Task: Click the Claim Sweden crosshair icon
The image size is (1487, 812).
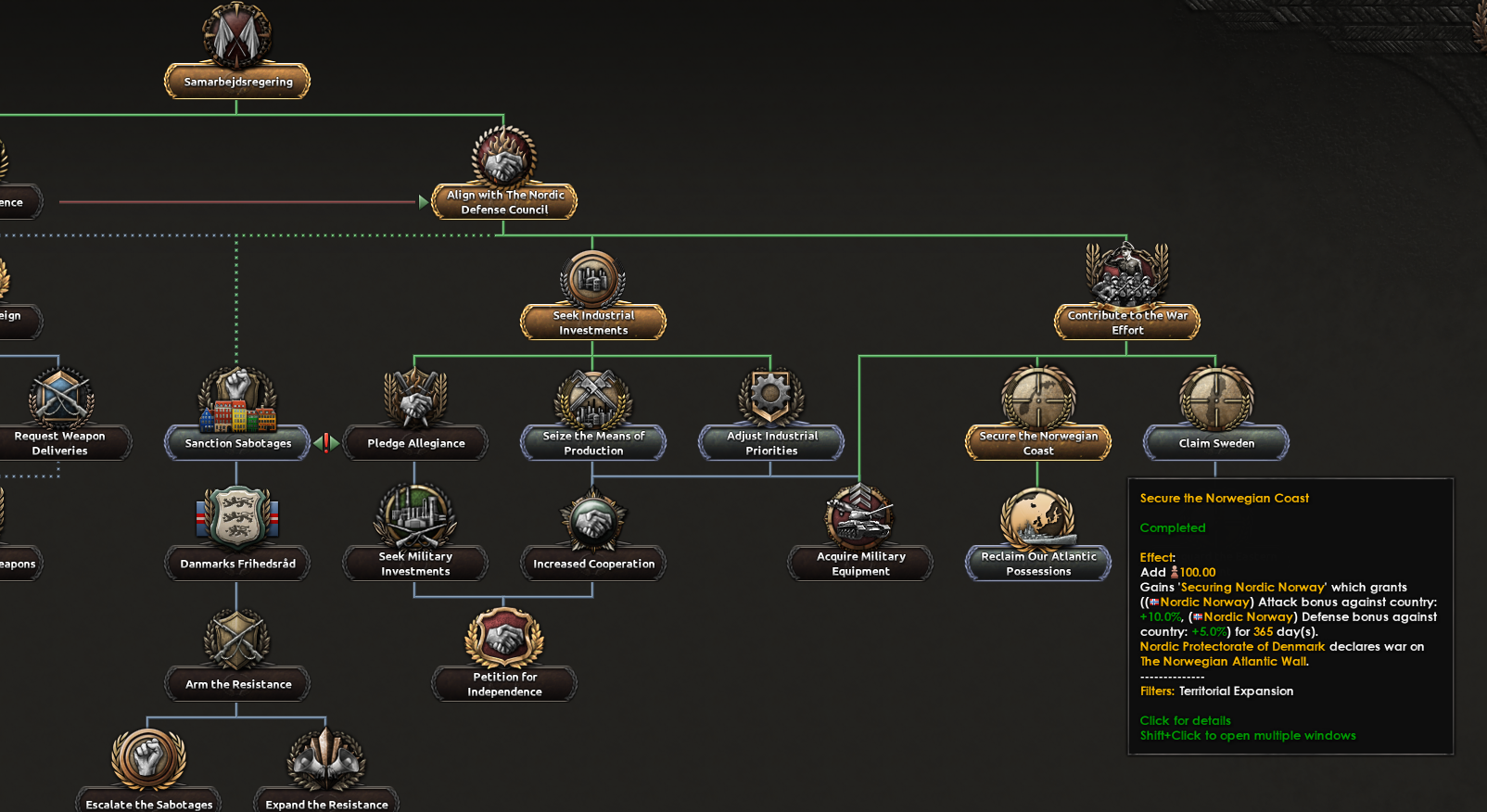Action: click(x=1215, y=400)
